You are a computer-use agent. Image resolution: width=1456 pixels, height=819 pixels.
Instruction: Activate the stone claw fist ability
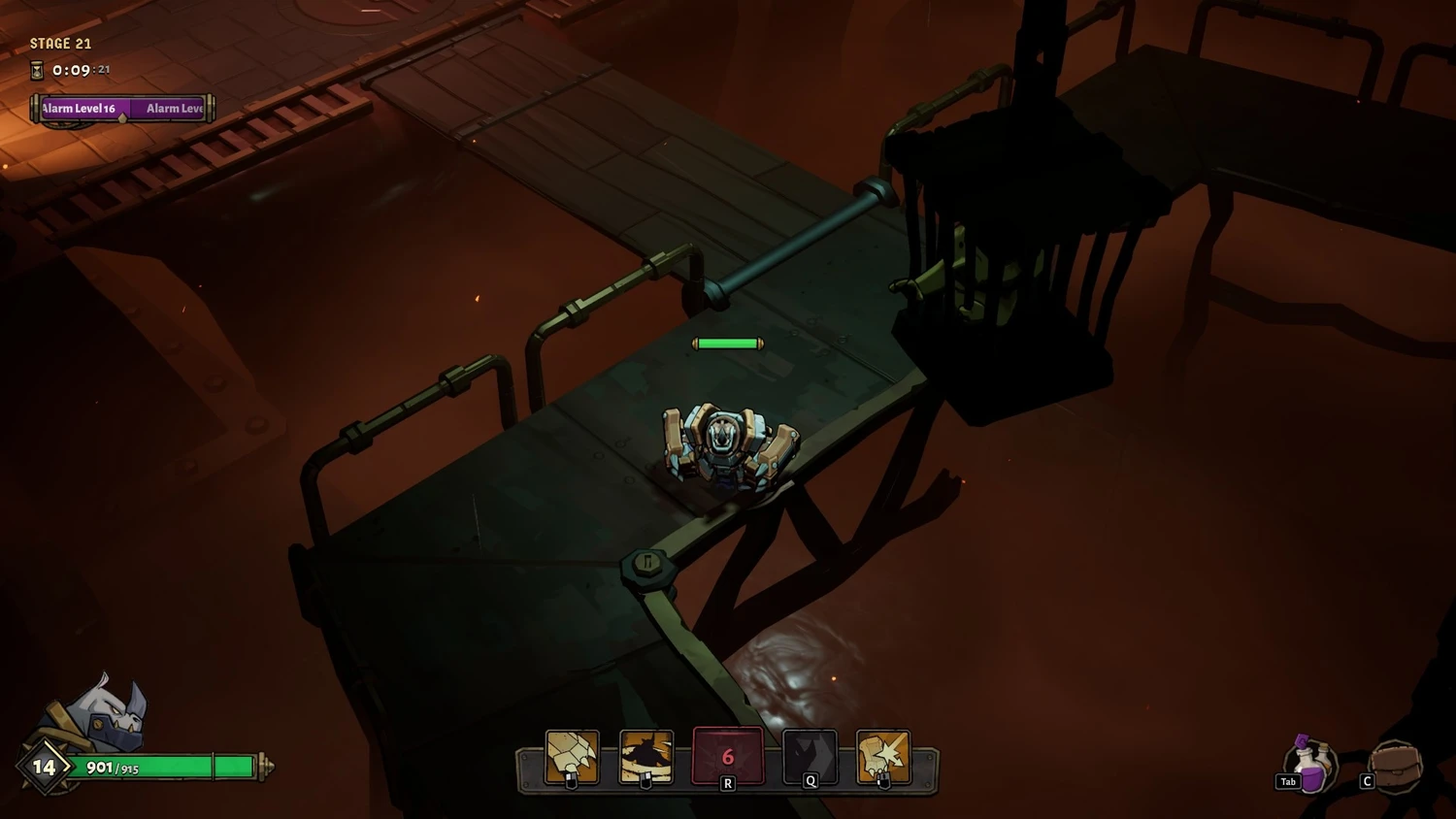coord(572,757)
